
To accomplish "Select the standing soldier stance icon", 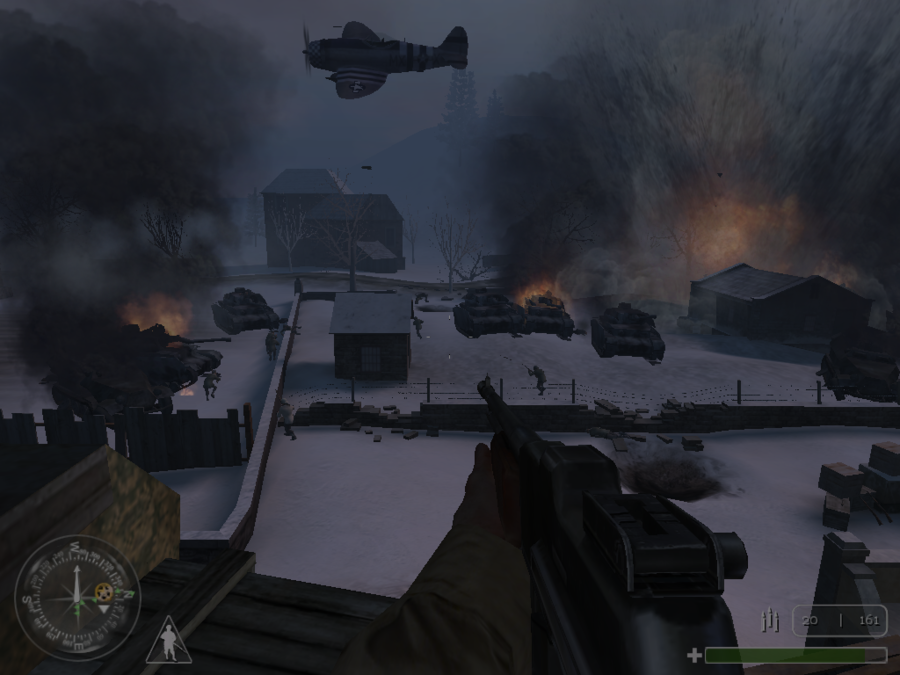I will coord(167,641).
